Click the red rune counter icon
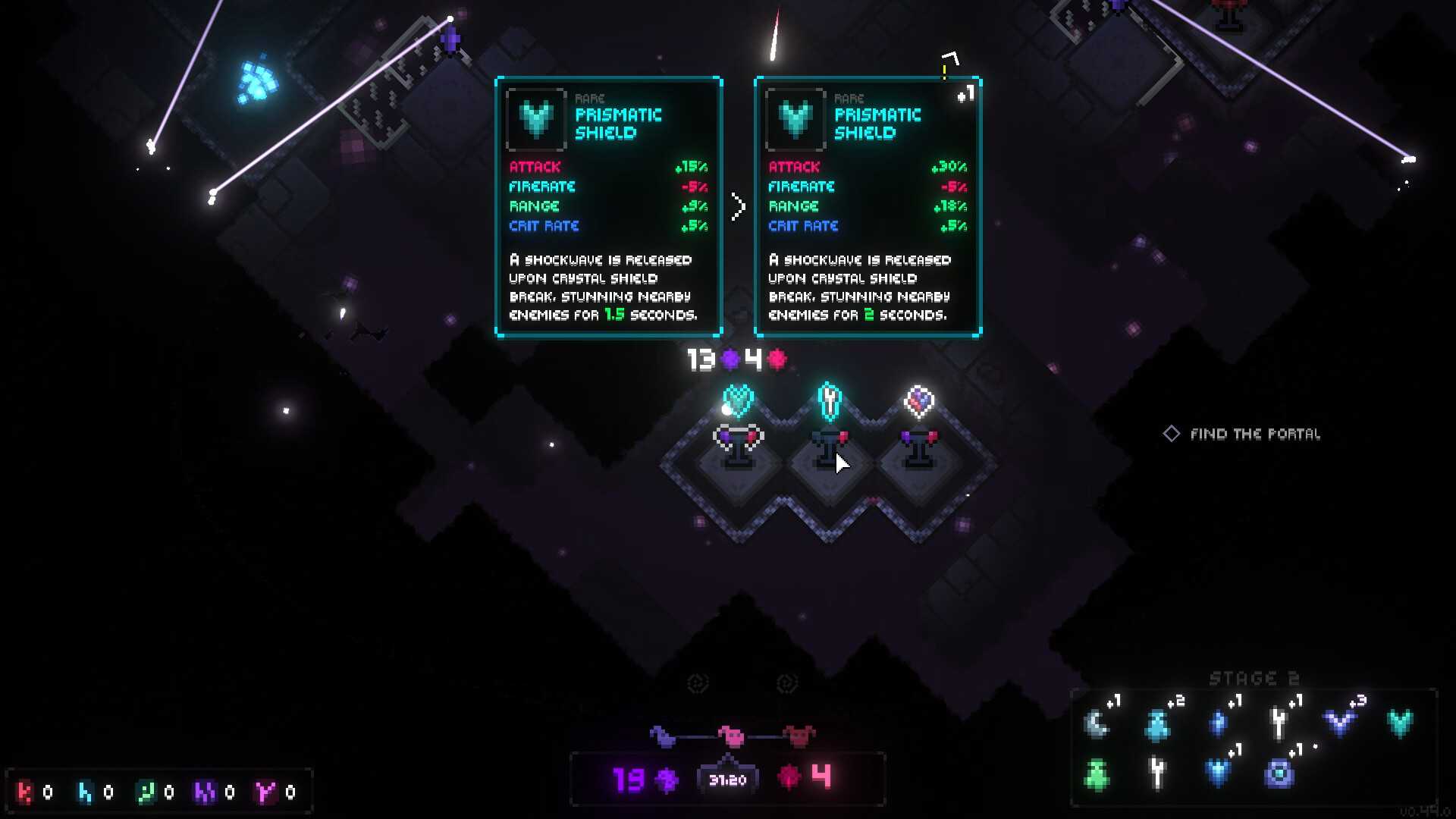The image size is (1456, 819). pos(25,792)
